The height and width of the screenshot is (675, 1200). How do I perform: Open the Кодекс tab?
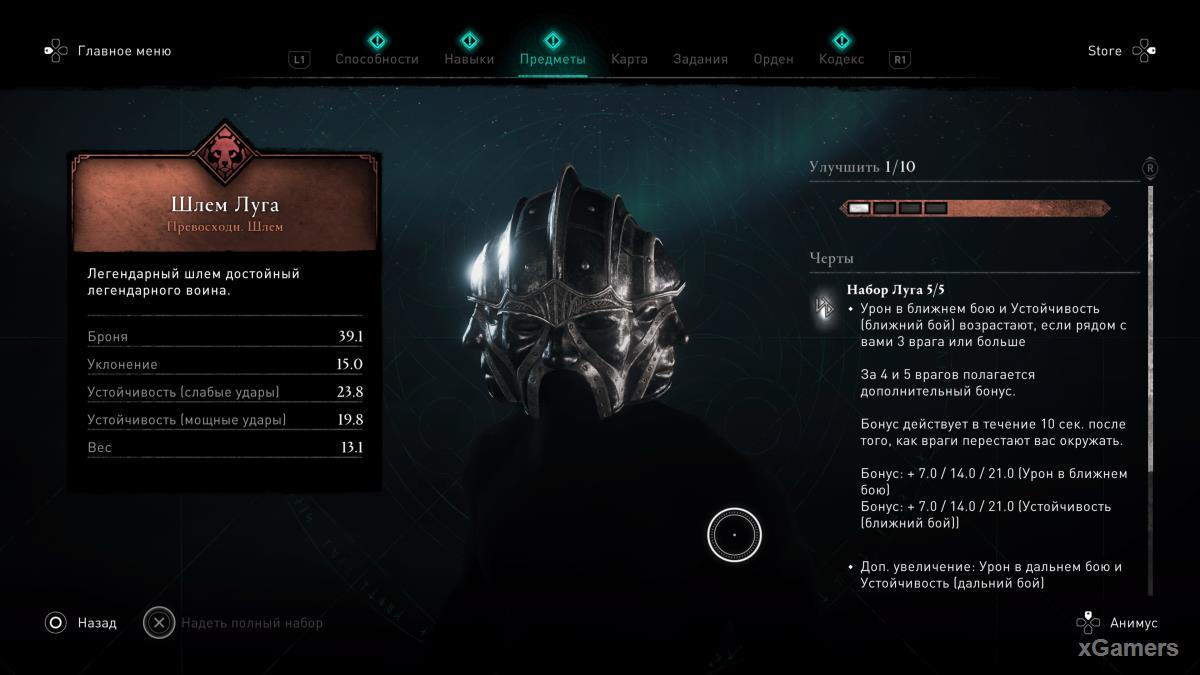point(841,59)
